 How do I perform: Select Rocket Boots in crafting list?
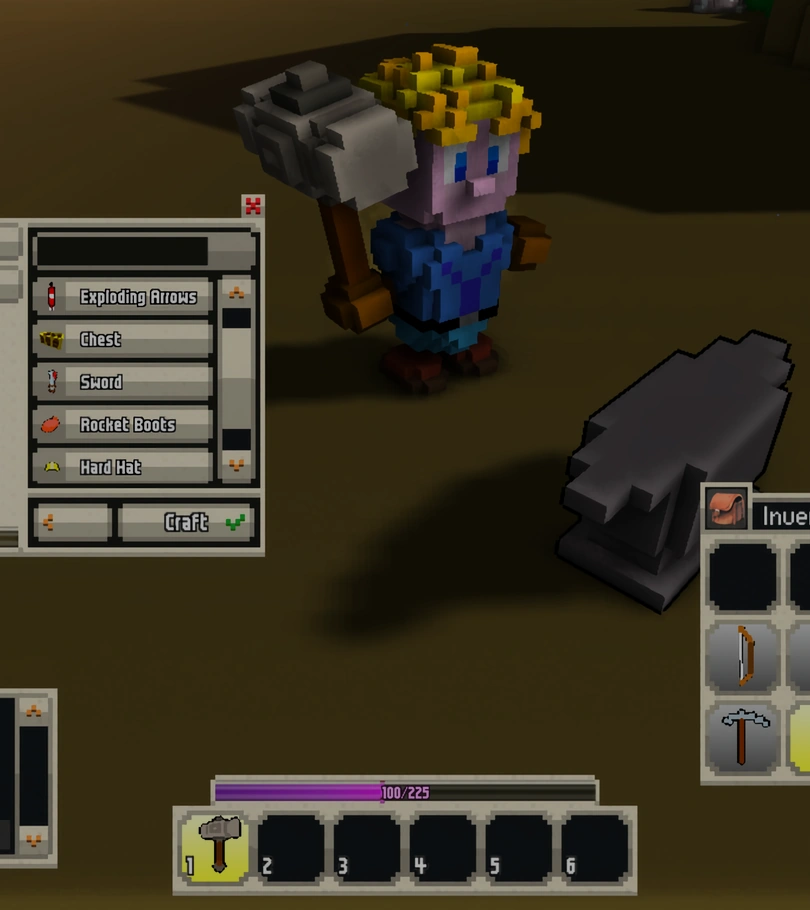[122, 425]
